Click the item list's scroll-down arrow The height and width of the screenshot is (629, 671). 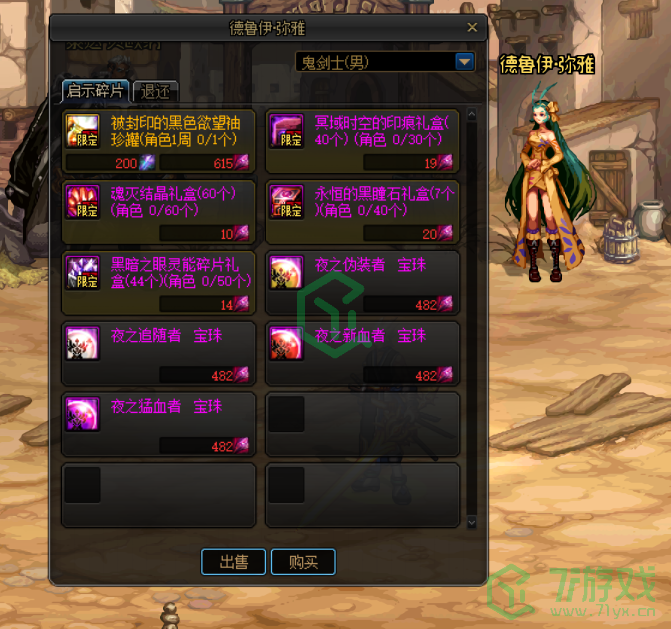coord(472,522)
